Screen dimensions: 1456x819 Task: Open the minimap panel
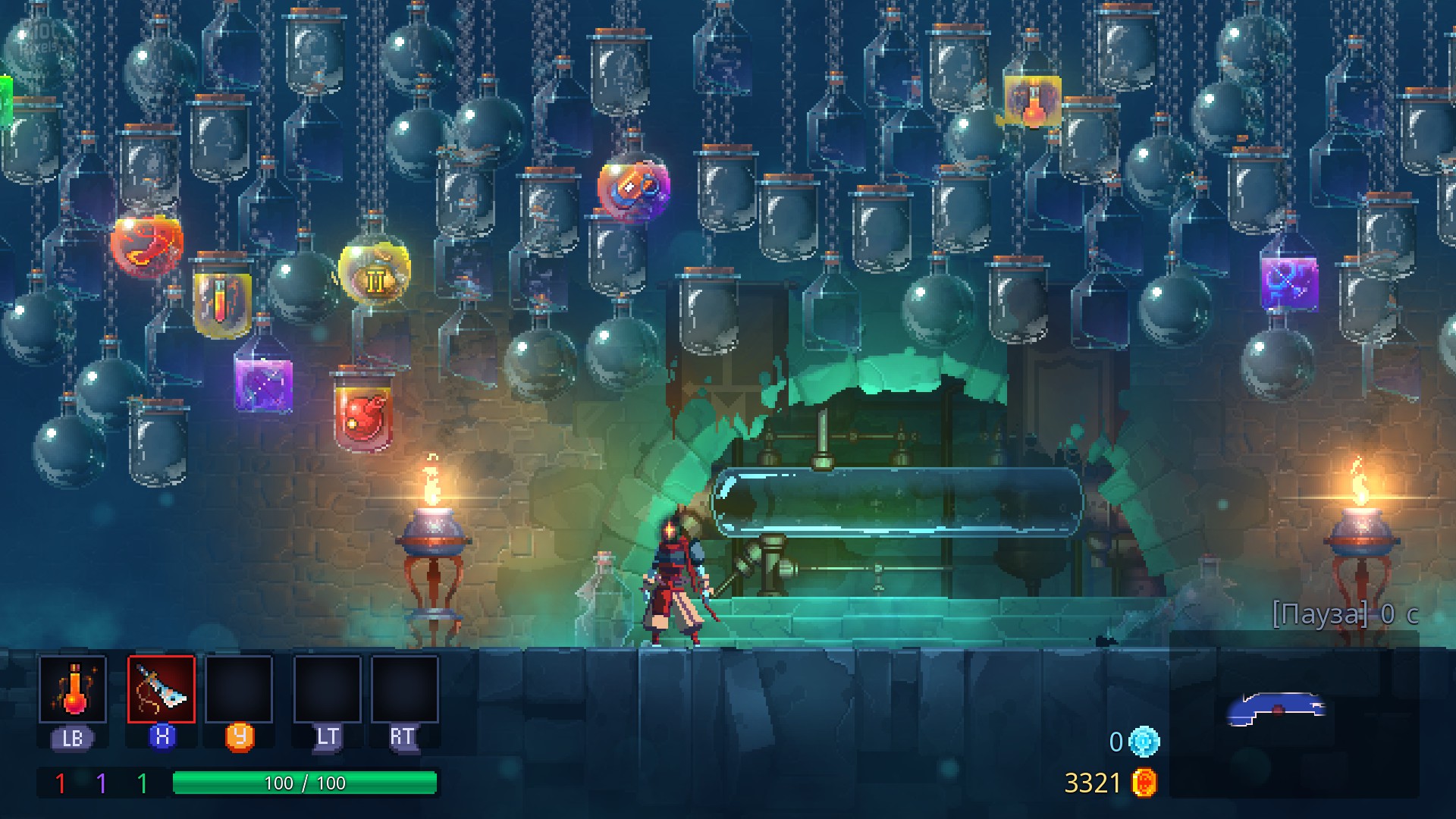1293,713
